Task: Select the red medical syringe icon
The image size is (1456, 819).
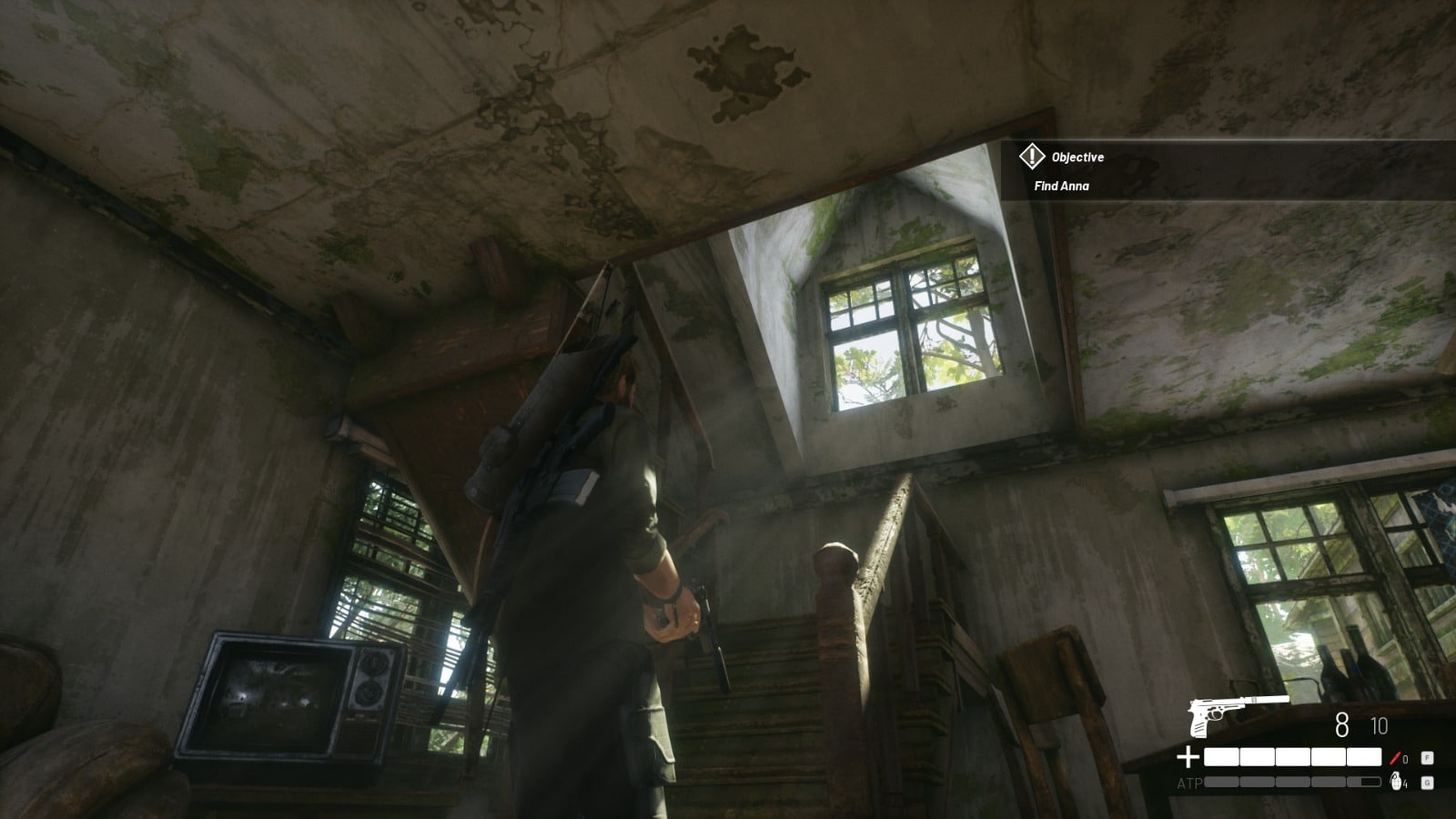Action: coord(1393,757)
